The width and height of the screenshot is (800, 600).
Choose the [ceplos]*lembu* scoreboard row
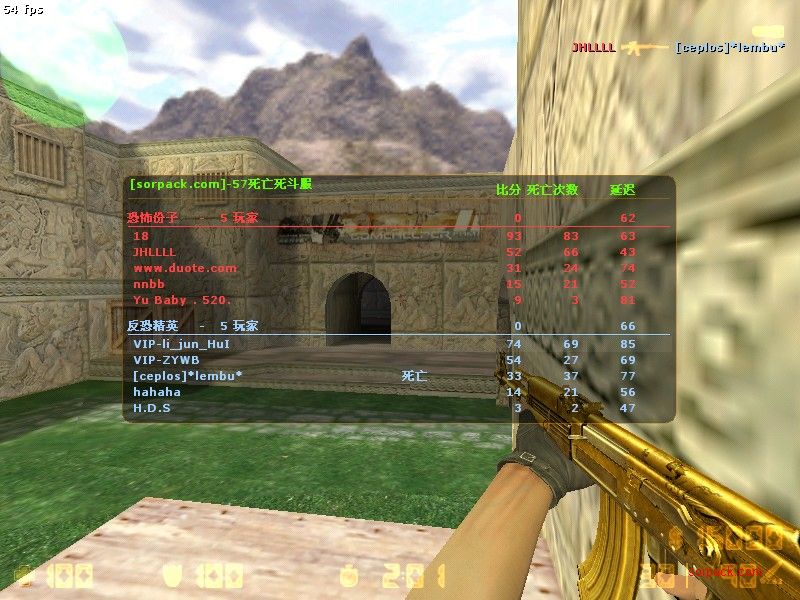pos(188,376)
